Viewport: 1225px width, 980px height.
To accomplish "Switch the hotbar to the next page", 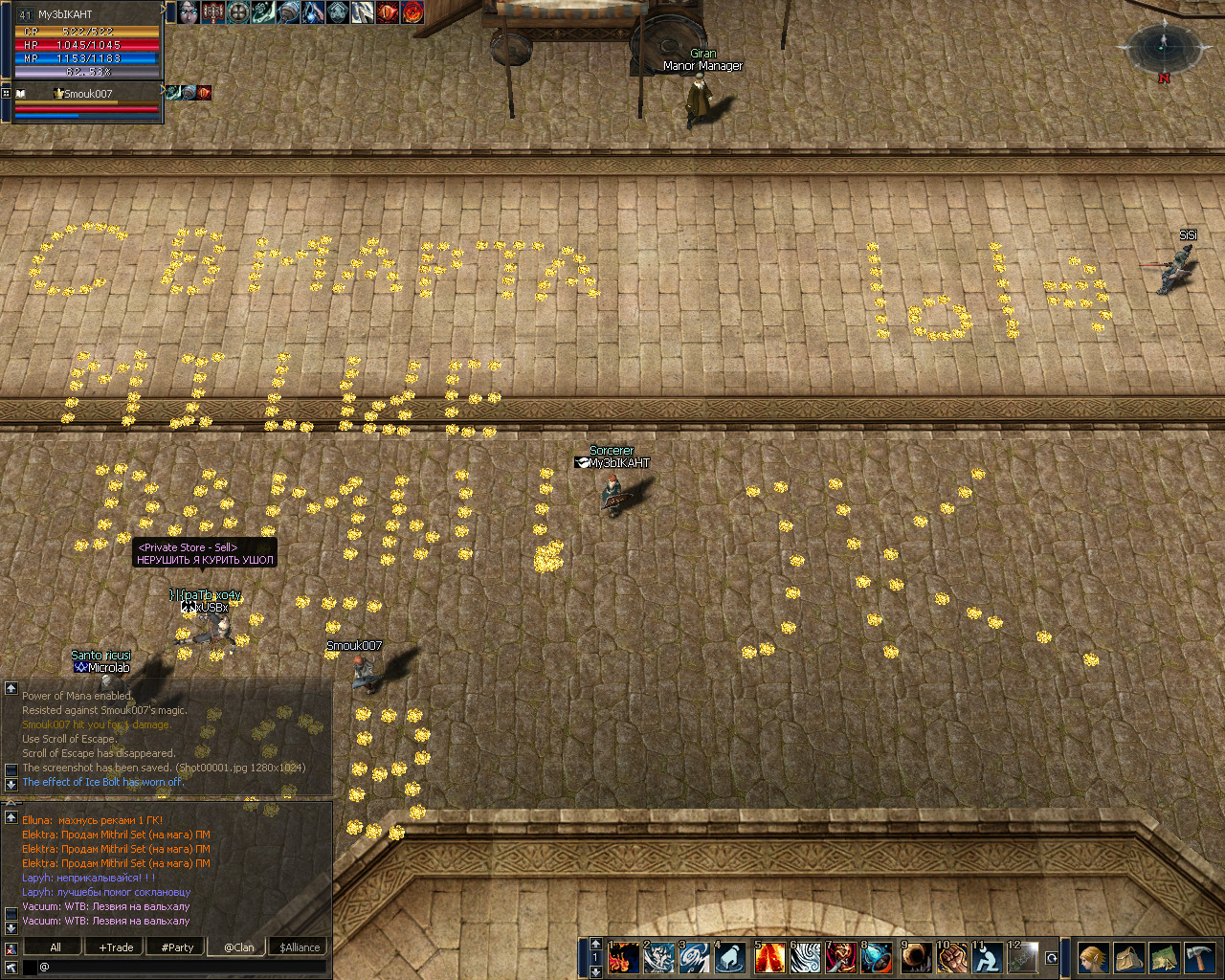I will coord(595,971).
